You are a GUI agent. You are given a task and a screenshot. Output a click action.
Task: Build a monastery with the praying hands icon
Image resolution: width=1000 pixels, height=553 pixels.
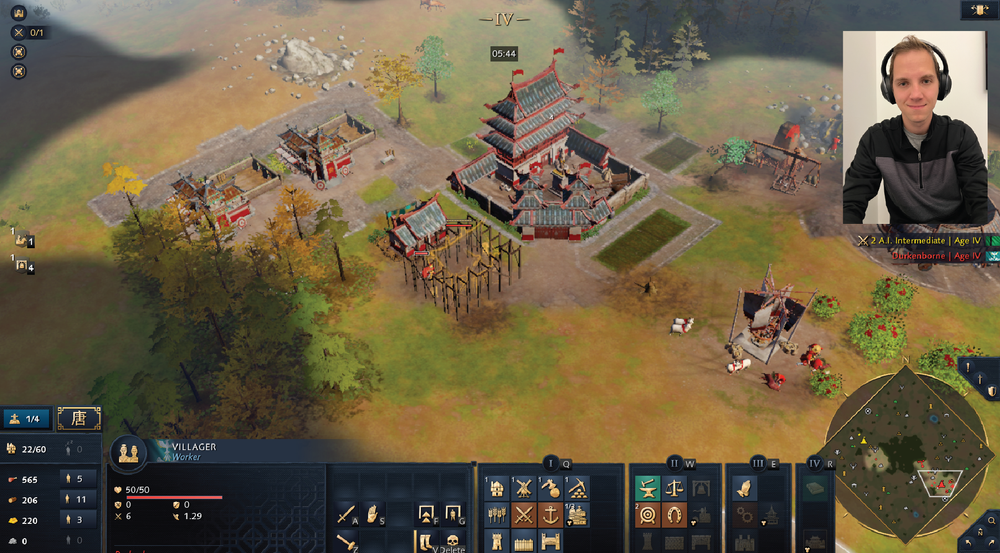click(744, 488)
